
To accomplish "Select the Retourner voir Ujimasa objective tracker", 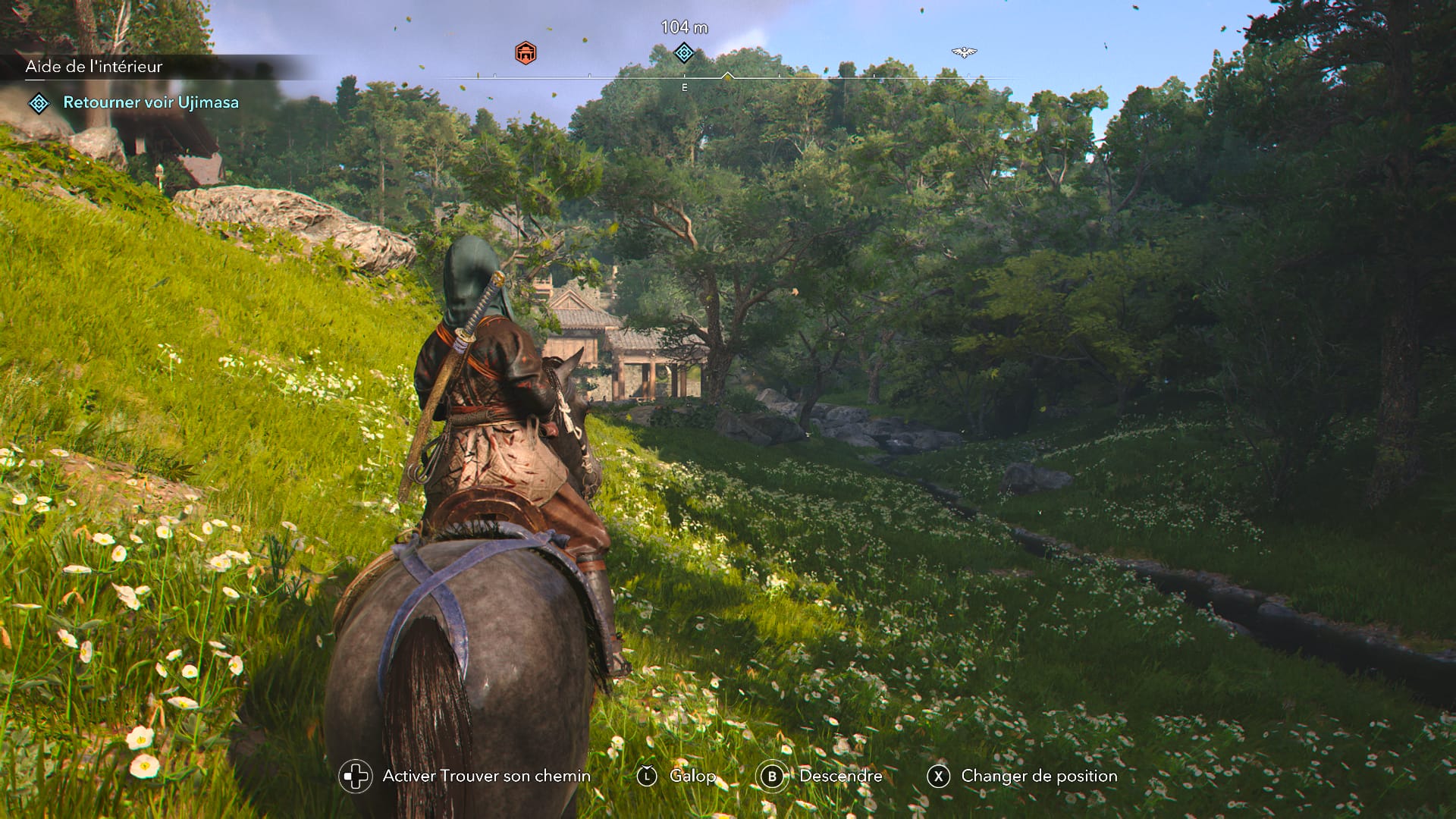I will pyautogui.click(x=150, y=102).
